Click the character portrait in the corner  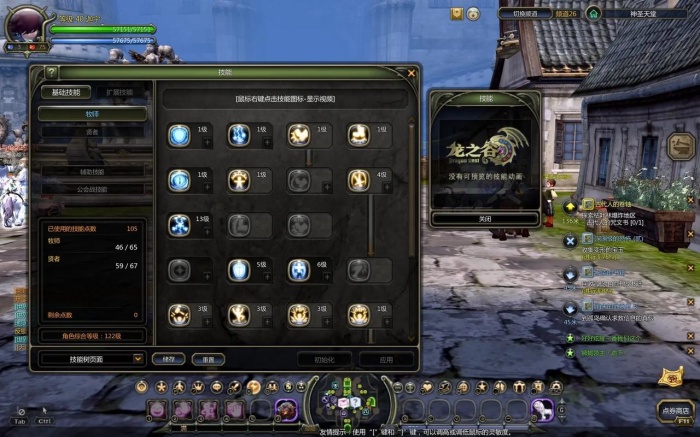tap(23, 28)
